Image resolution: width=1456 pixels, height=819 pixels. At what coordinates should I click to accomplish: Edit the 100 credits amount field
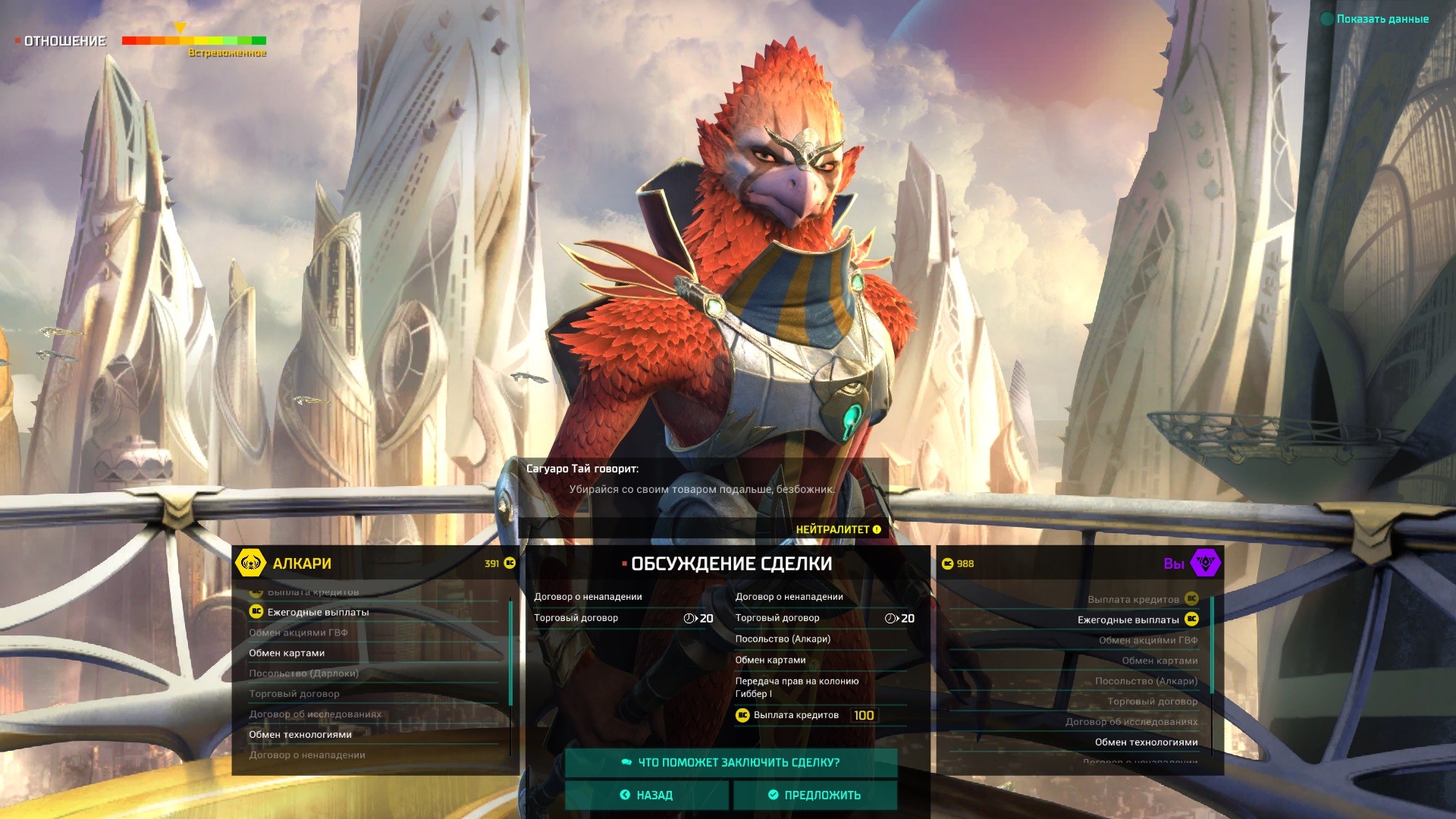864,715
